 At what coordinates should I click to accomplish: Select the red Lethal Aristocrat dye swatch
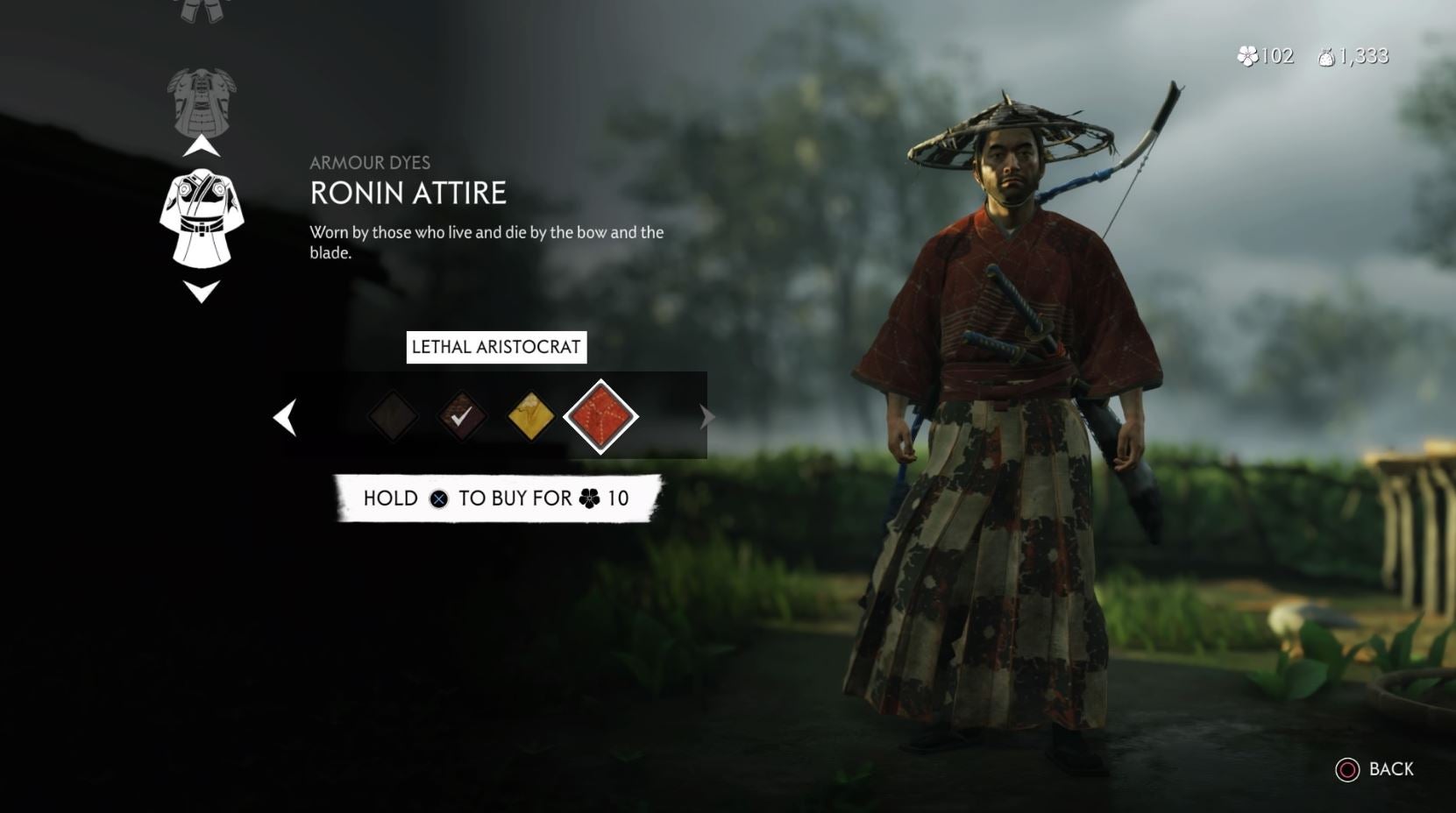[601, 416]
